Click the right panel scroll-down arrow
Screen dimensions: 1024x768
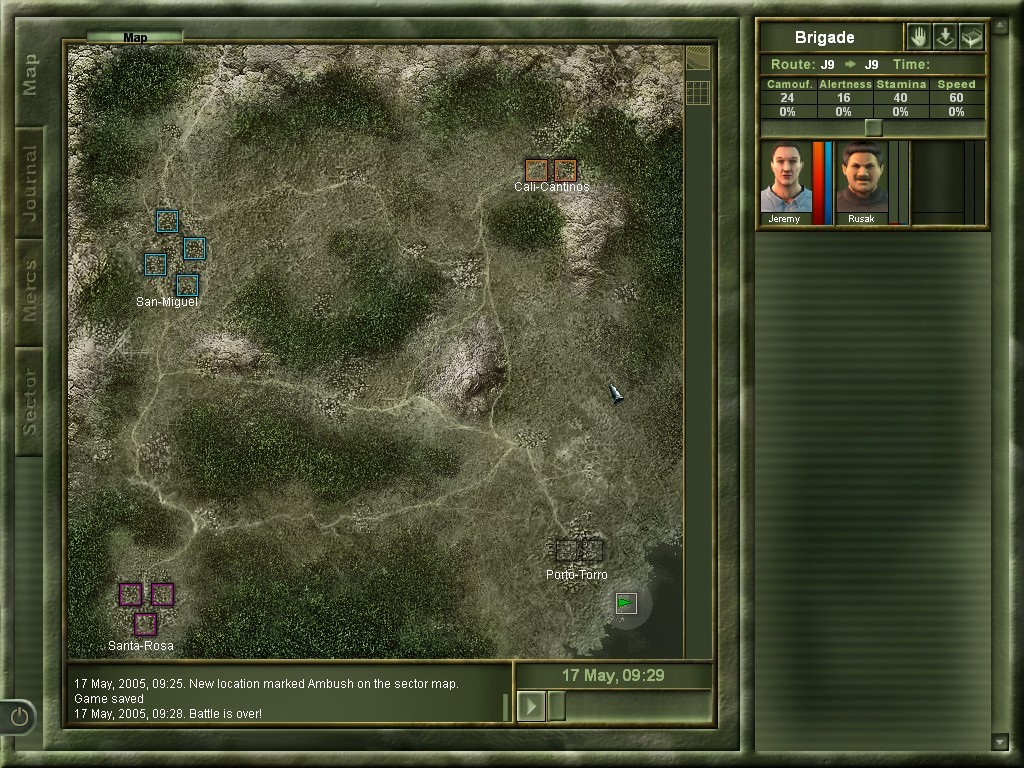tap(999, 741)
